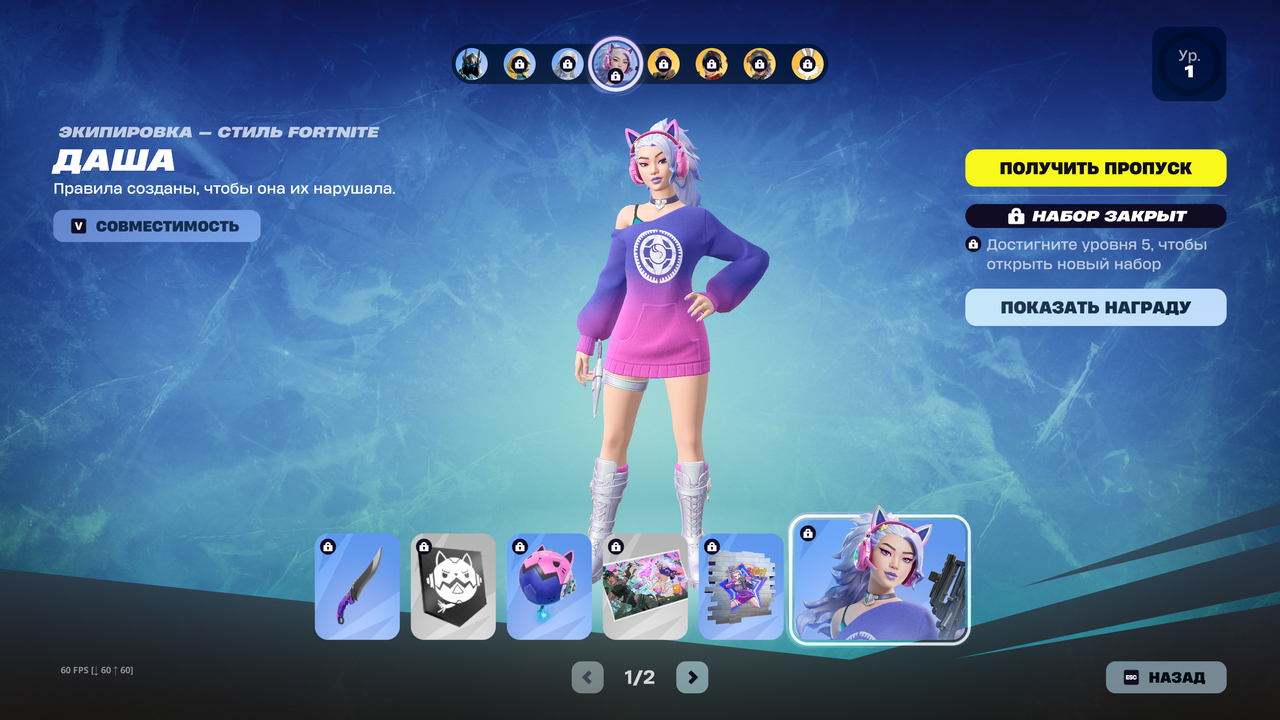Image resolution: width=1280 pixels, height=720 pixels.
Task: Select the yellow-hooded character portrait
Action: [x=519, y=64]
